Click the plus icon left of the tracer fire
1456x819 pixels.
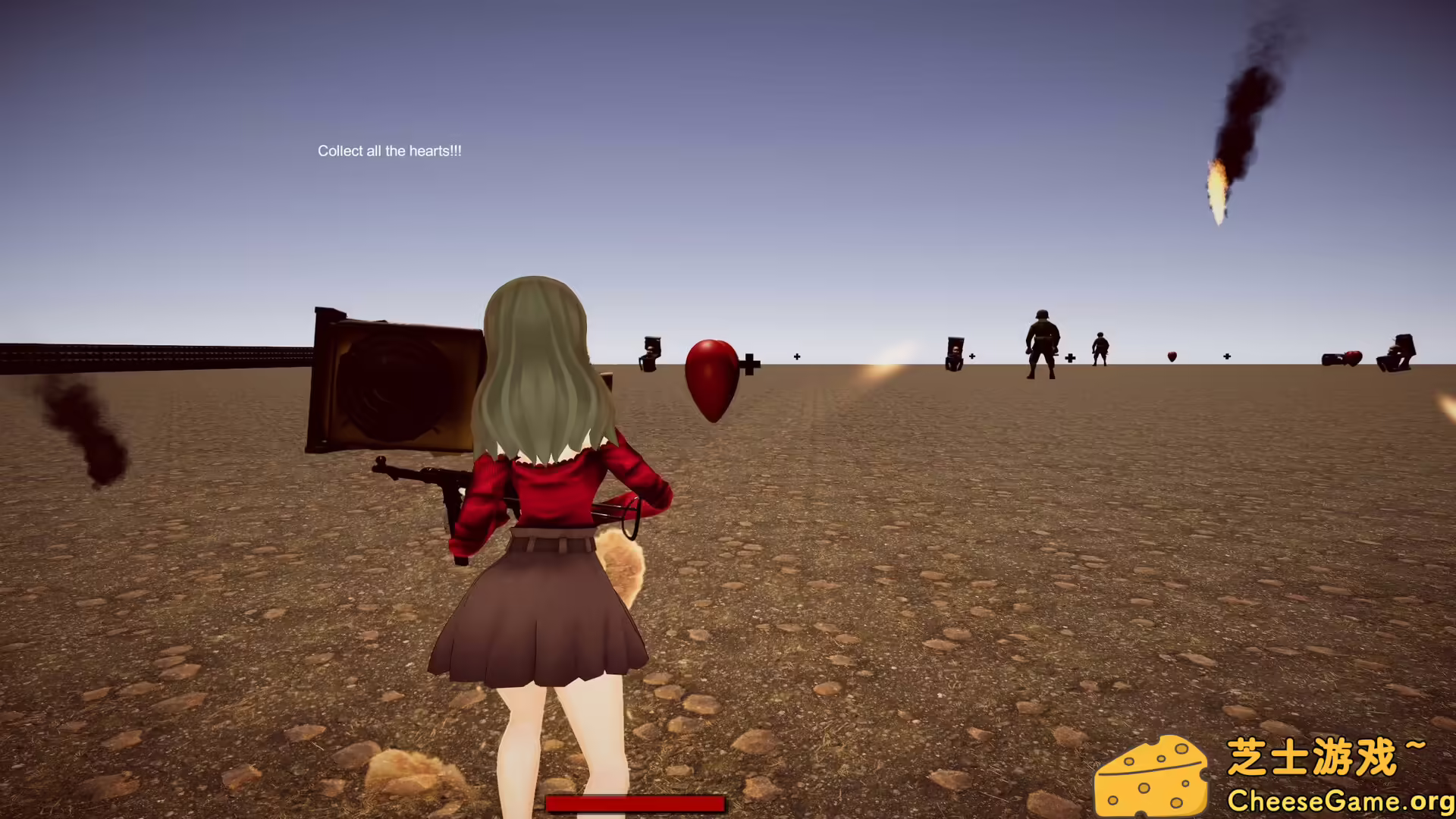coord(797,355)
